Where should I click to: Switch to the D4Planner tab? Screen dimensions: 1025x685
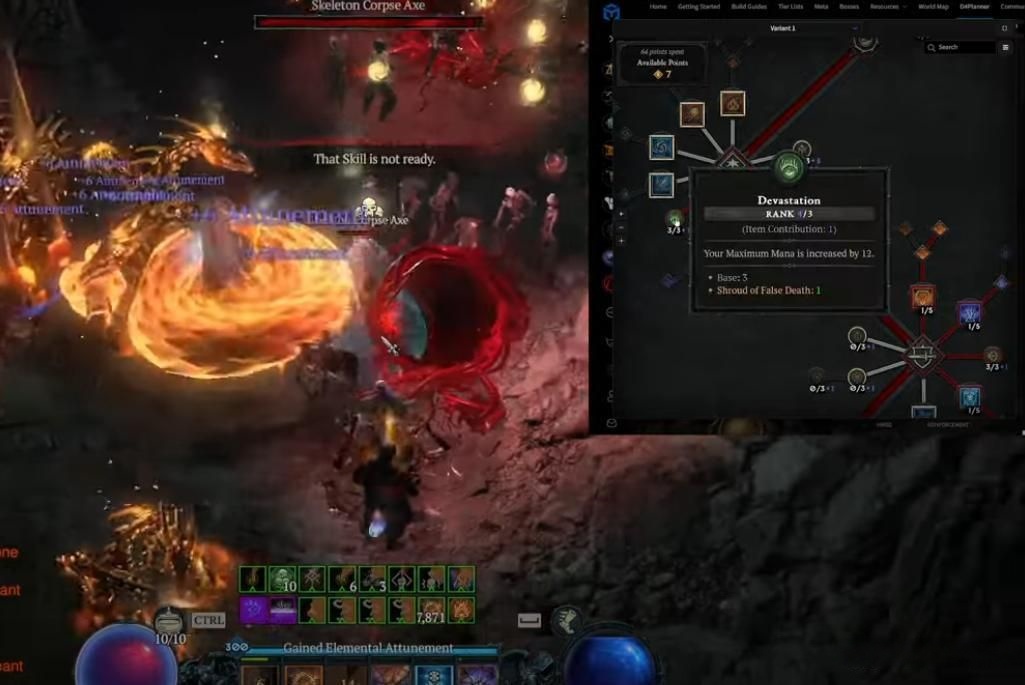[973, 7]
